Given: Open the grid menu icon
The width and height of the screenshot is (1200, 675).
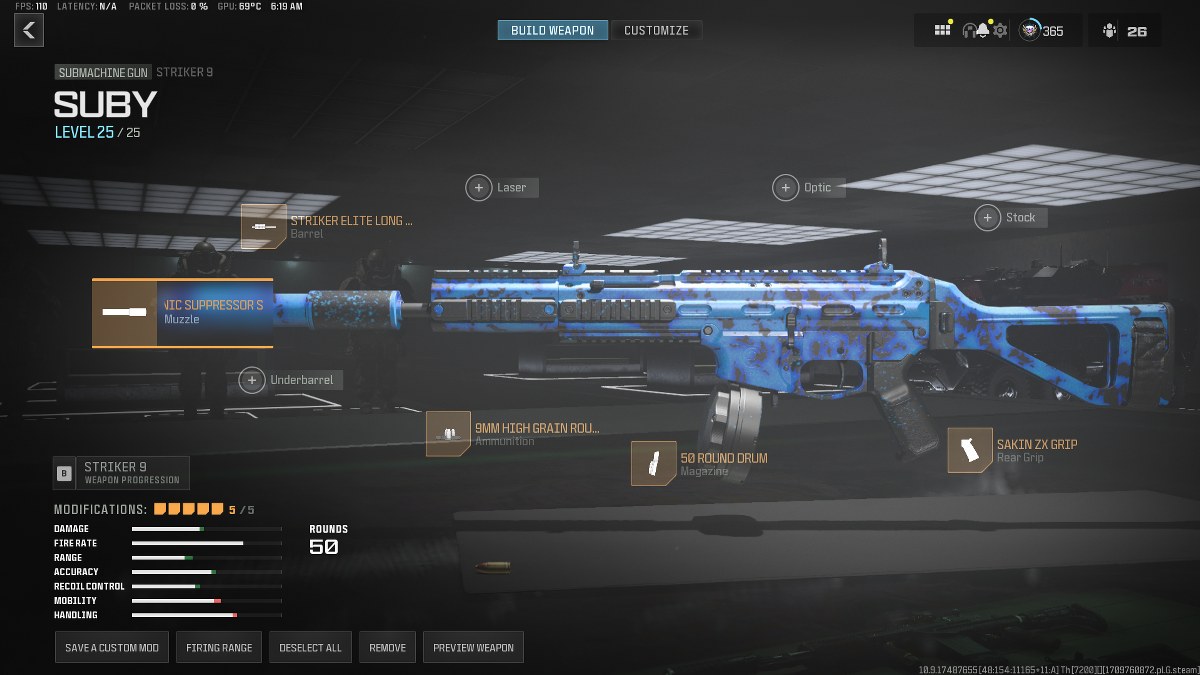Looking at the screenshot, I should [x=942, y=30].
